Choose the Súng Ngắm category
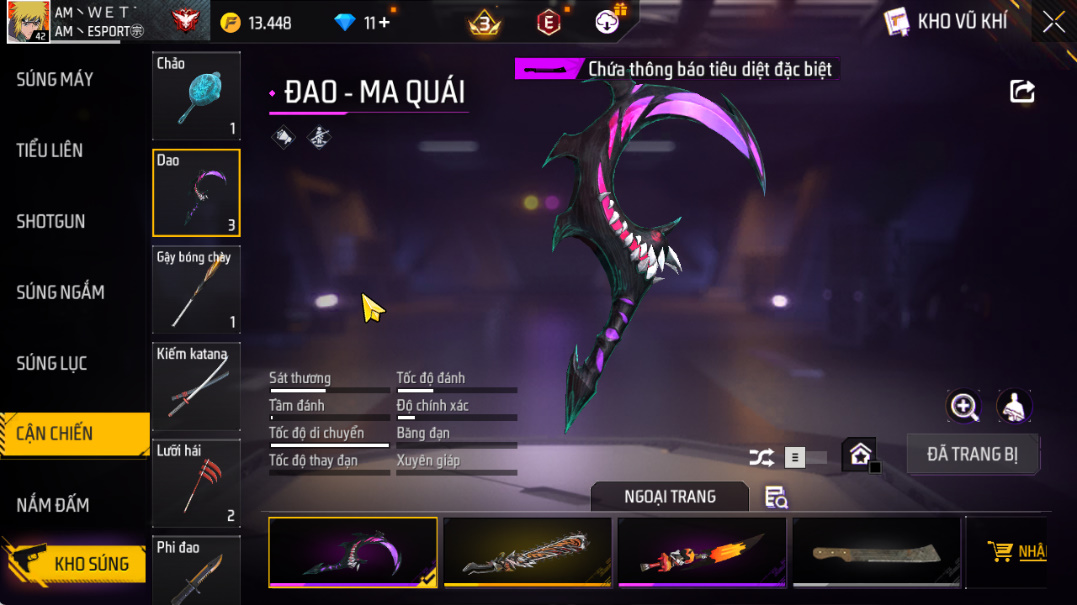Image resolution: width=1077 pixels, height=605 pixels. tap(60, 292)
